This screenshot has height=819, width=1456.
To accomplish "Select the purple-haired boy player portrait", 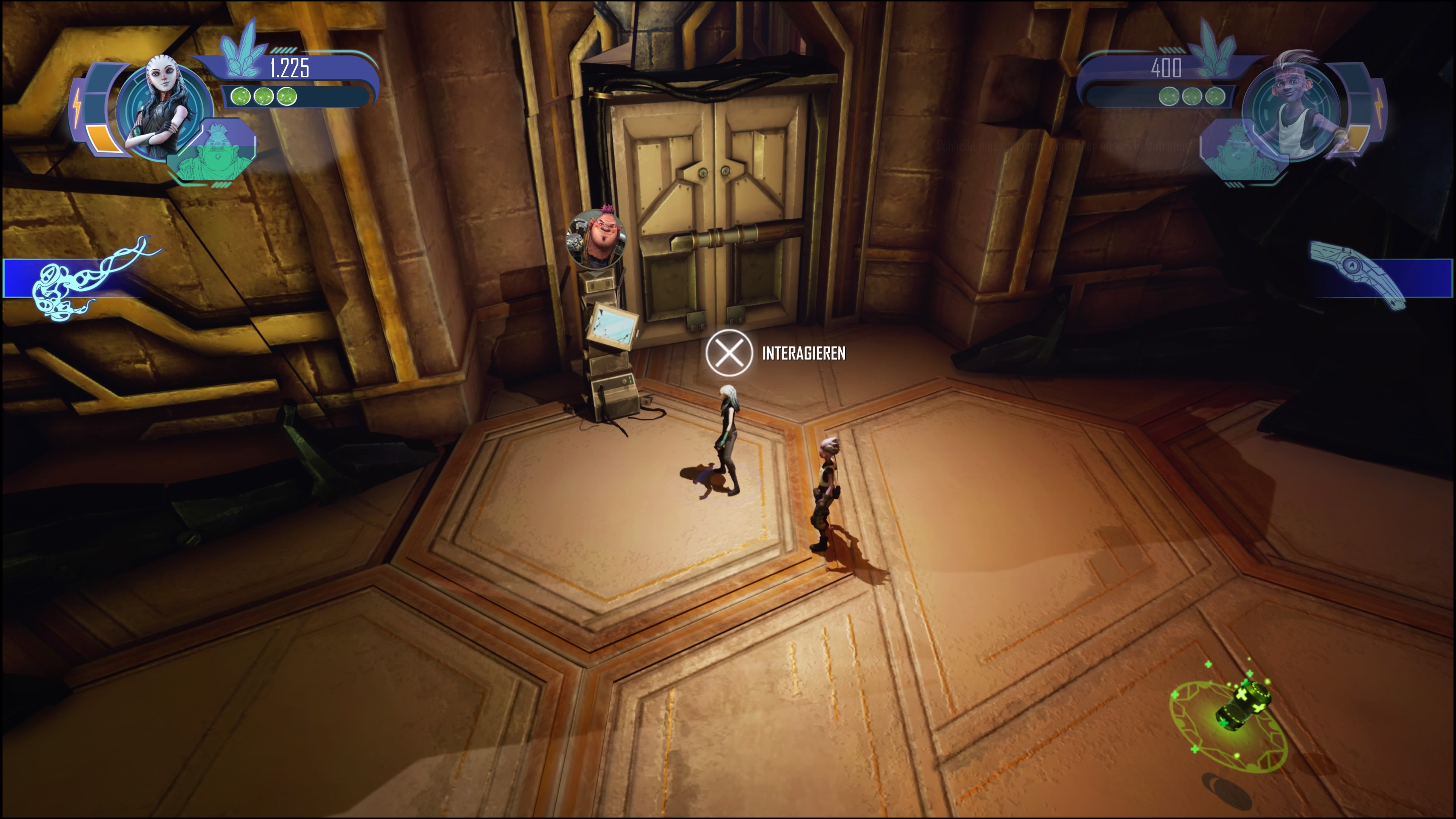I will point(1294,107).
